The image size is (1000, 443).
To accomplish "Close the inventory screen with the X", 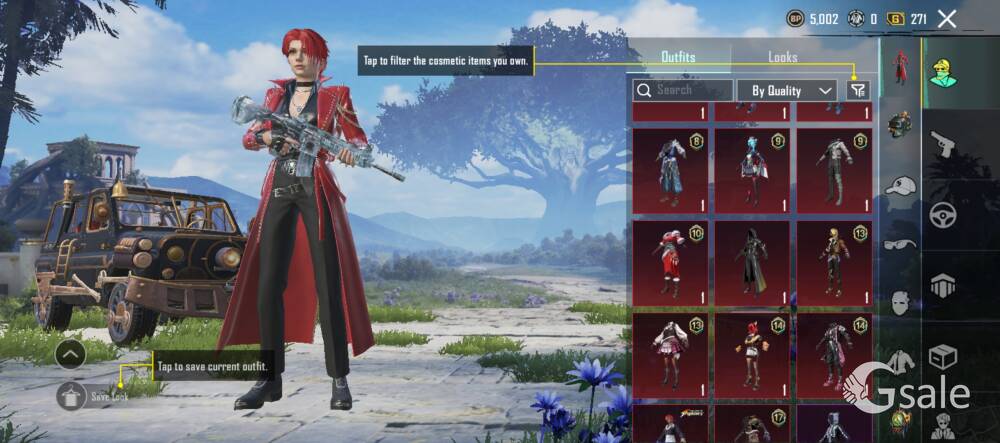I will 947,18.
